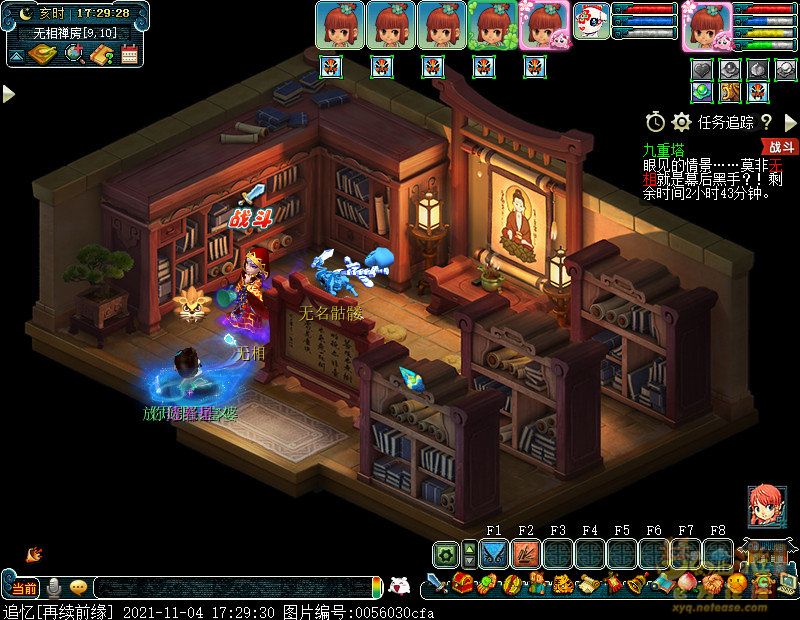Activate the F1 blue wings skill
The height and width of the screenshot is (620, 800).
click(x=494, y=554)
